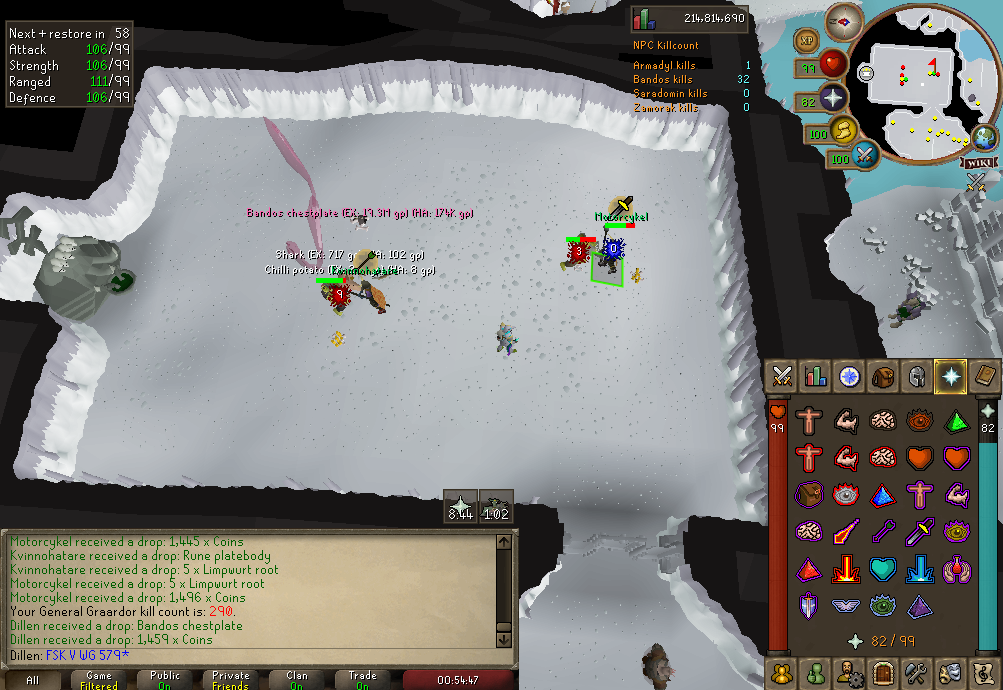The width and height of the screenshot is (1003, 690).
Task: Activate the special attack orb
Action: pos(866,155)
